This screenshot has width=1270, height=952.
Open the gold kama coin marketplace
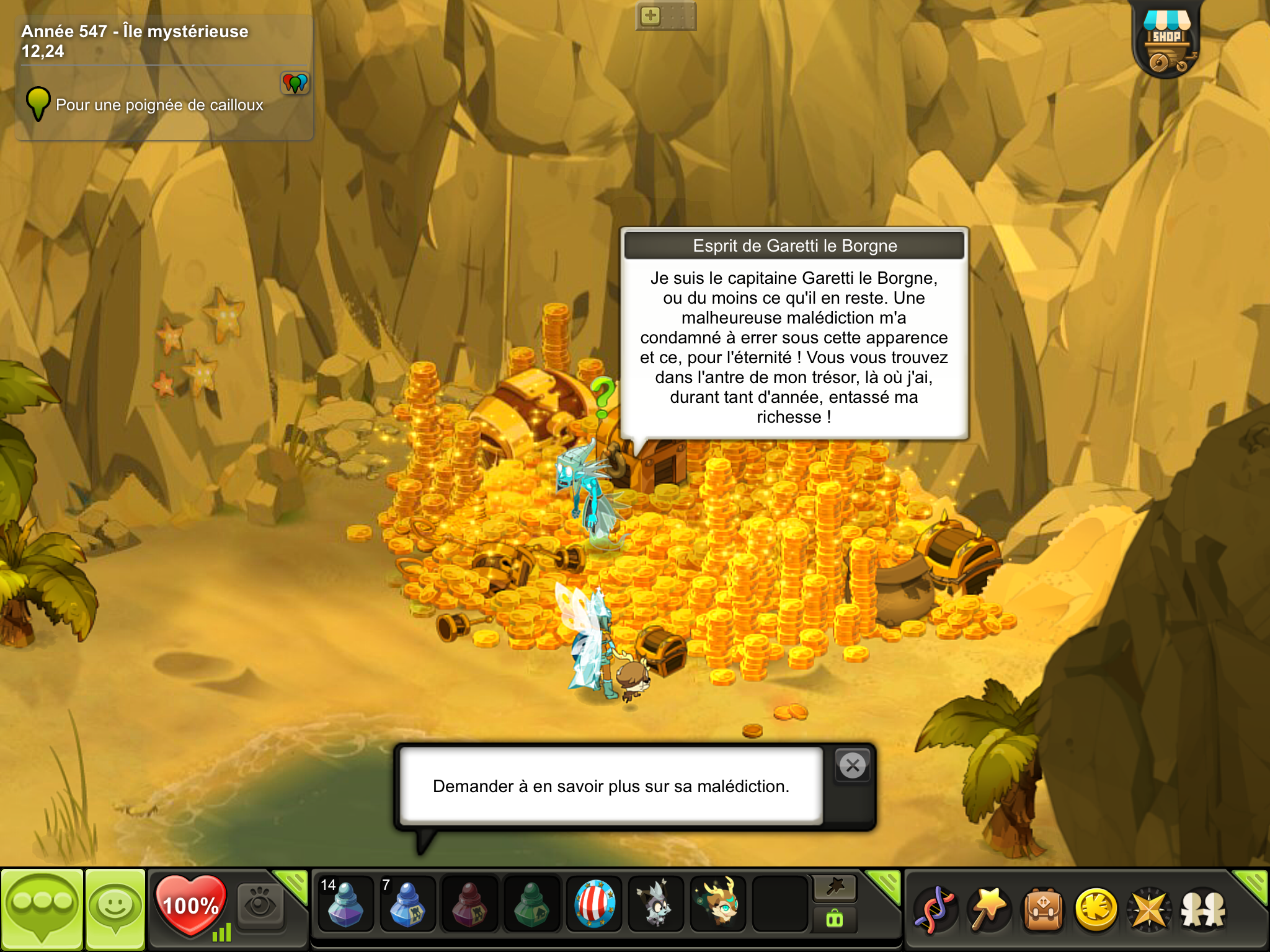tap(1096, 910)
